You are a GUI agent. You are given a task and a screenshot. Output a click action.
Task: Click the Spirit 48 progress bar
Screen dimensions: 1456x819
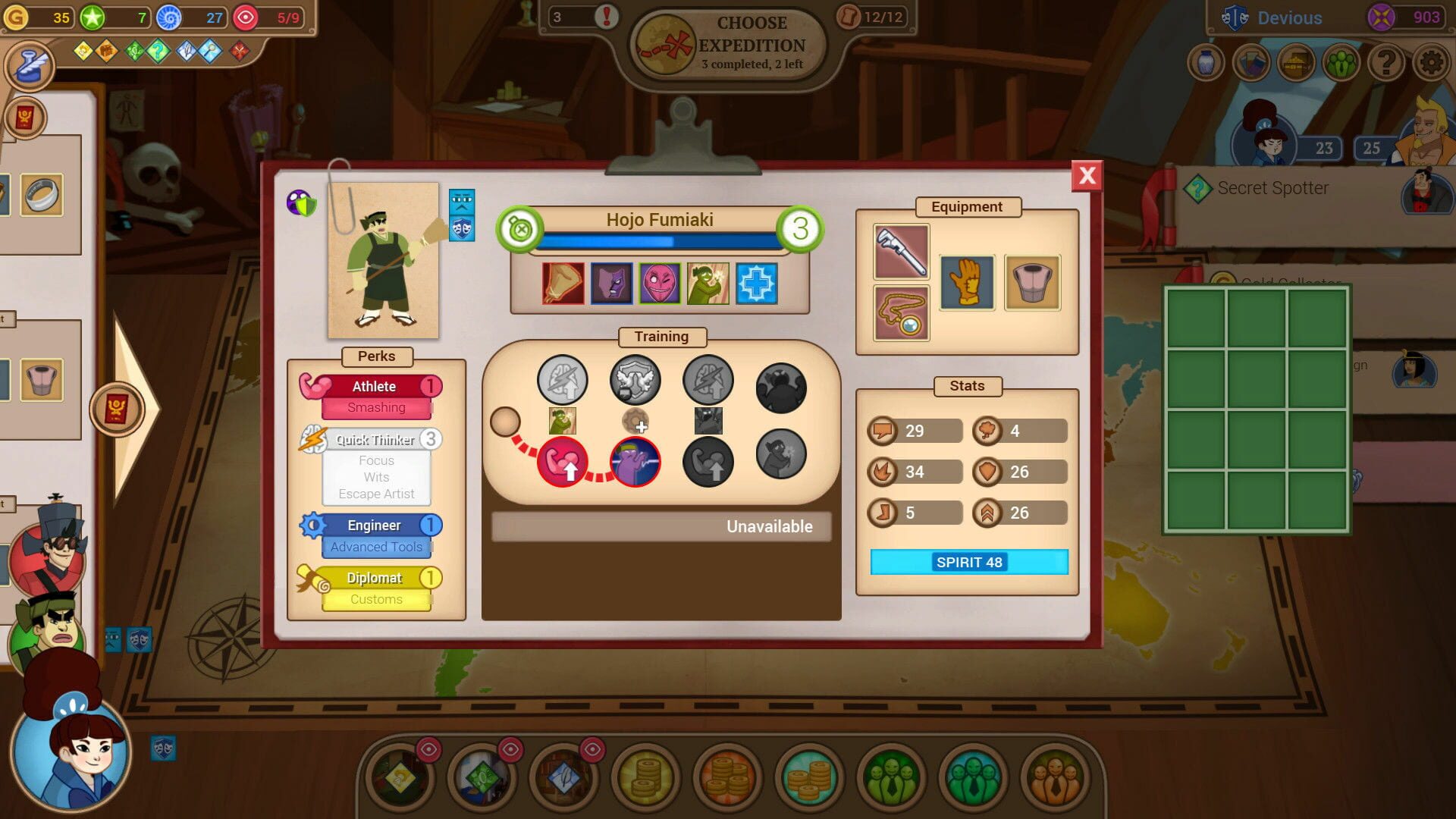point(968,562)
